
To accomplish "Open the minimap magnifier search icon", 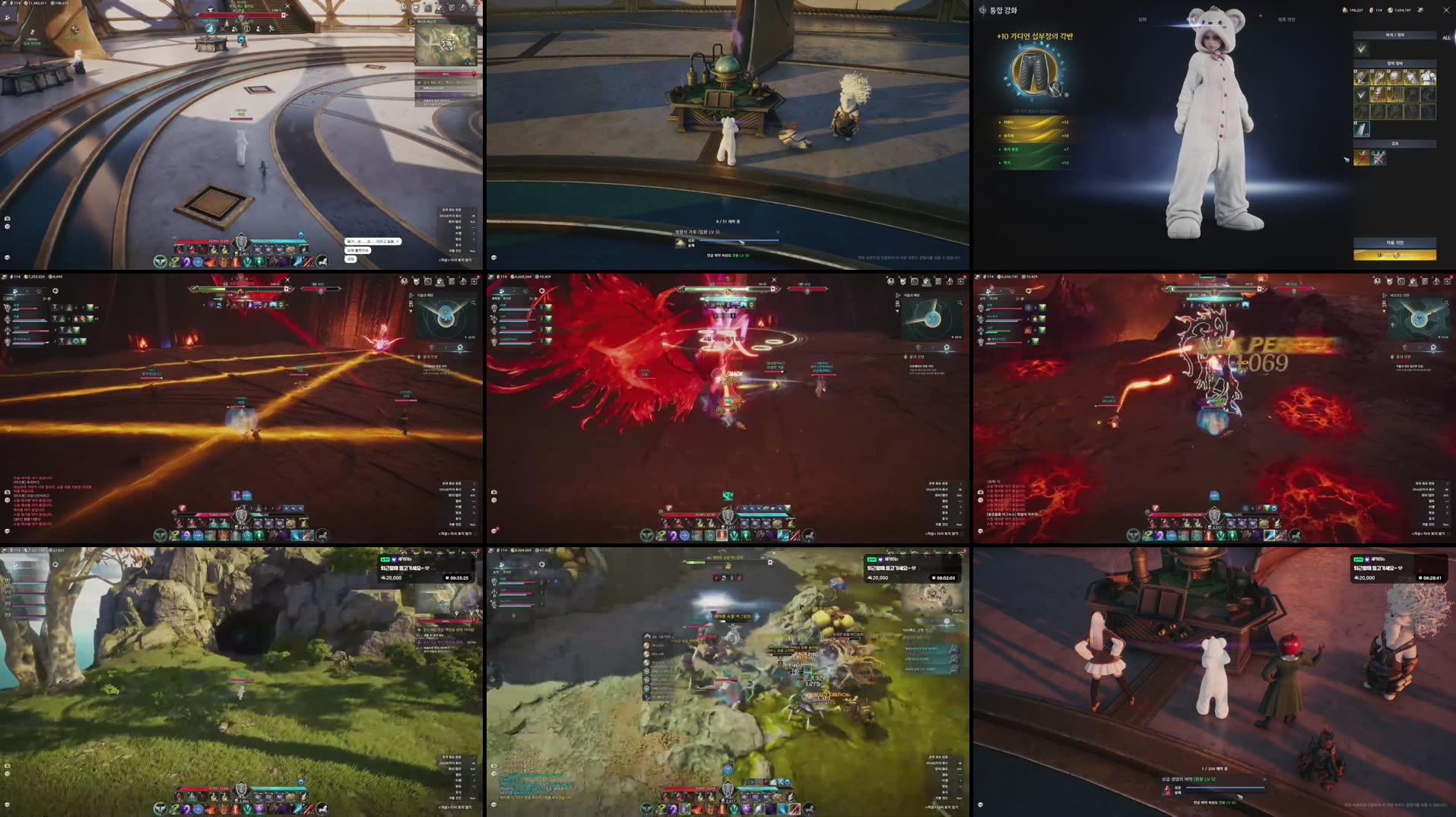I will 473,30.
